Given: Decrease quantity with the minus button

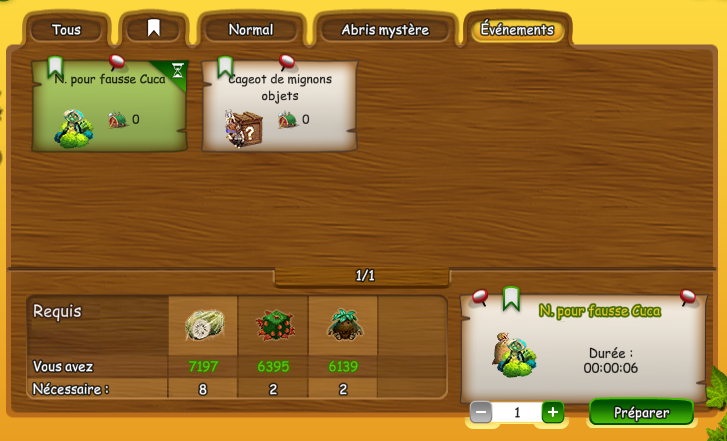Looking at the screenshot, I should [481, 412].
